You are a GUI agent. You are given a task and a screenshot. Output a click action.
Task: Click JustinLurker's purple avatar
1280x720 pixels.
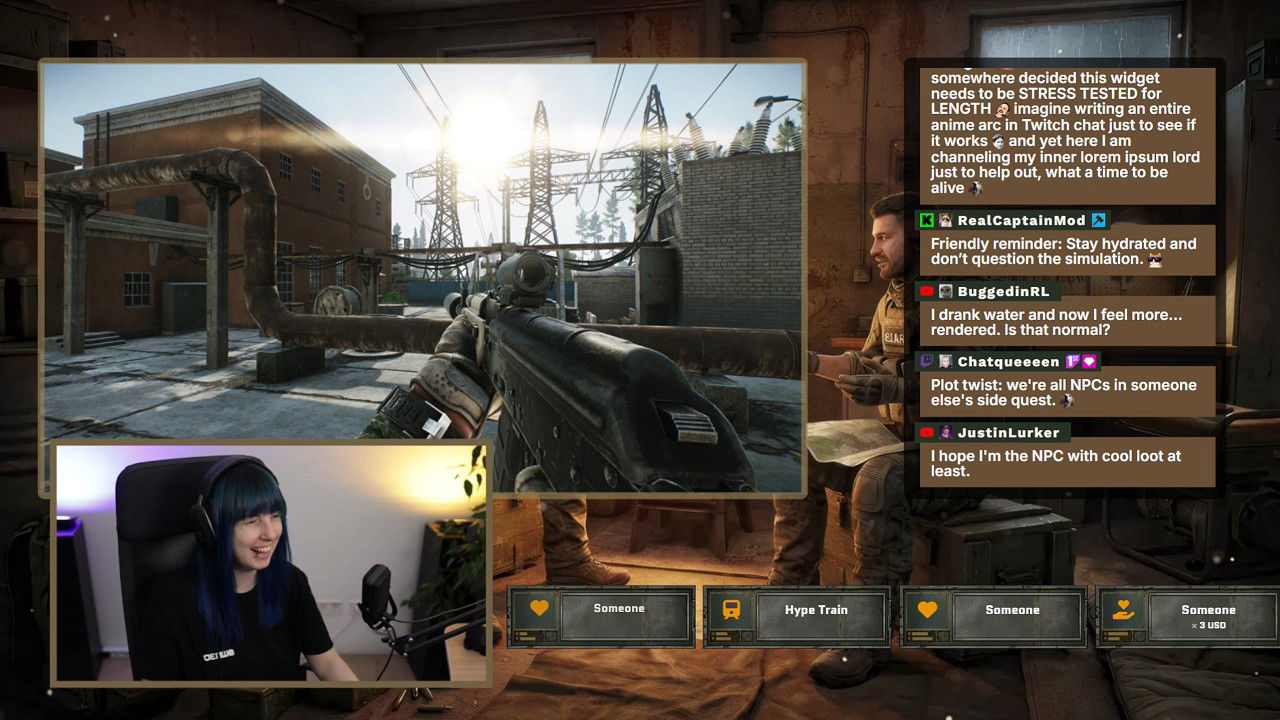(x=946, y=431)
